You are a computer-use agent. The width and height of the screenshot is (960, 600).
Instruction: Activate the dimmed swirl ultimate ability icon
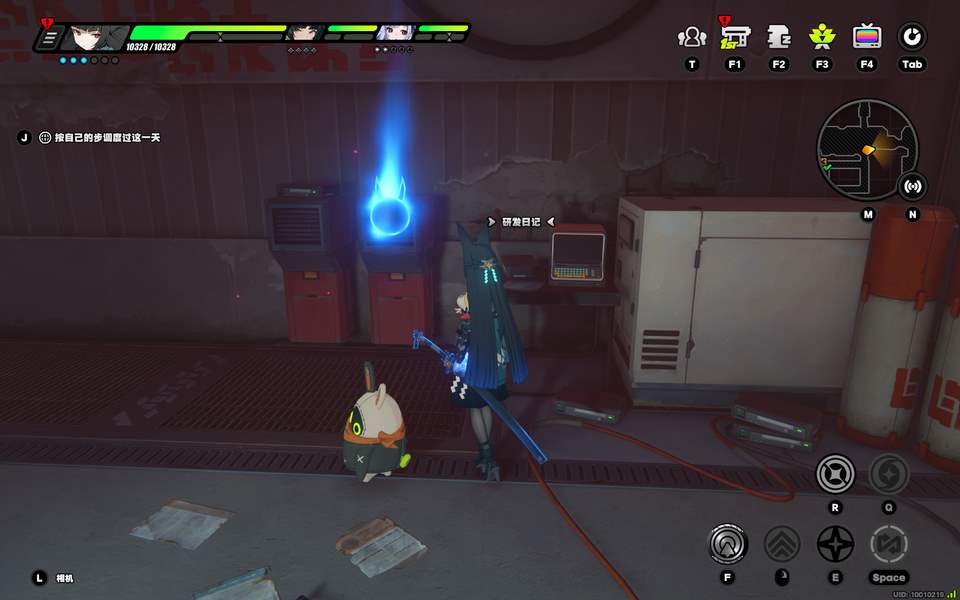coord(888,473)
